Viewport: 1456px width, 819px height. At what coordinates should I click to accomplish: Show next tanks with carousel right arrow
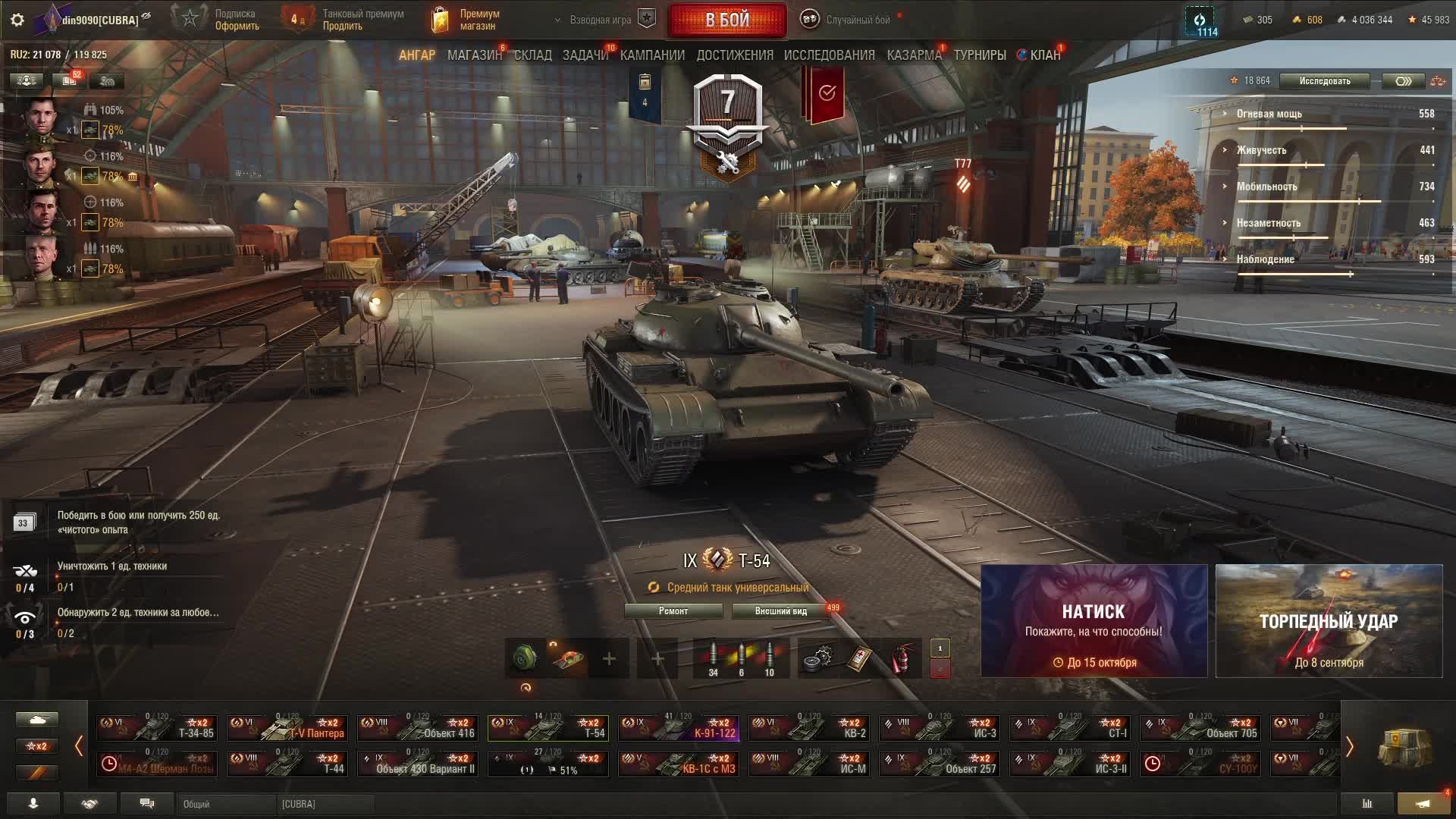(1349, 747)
